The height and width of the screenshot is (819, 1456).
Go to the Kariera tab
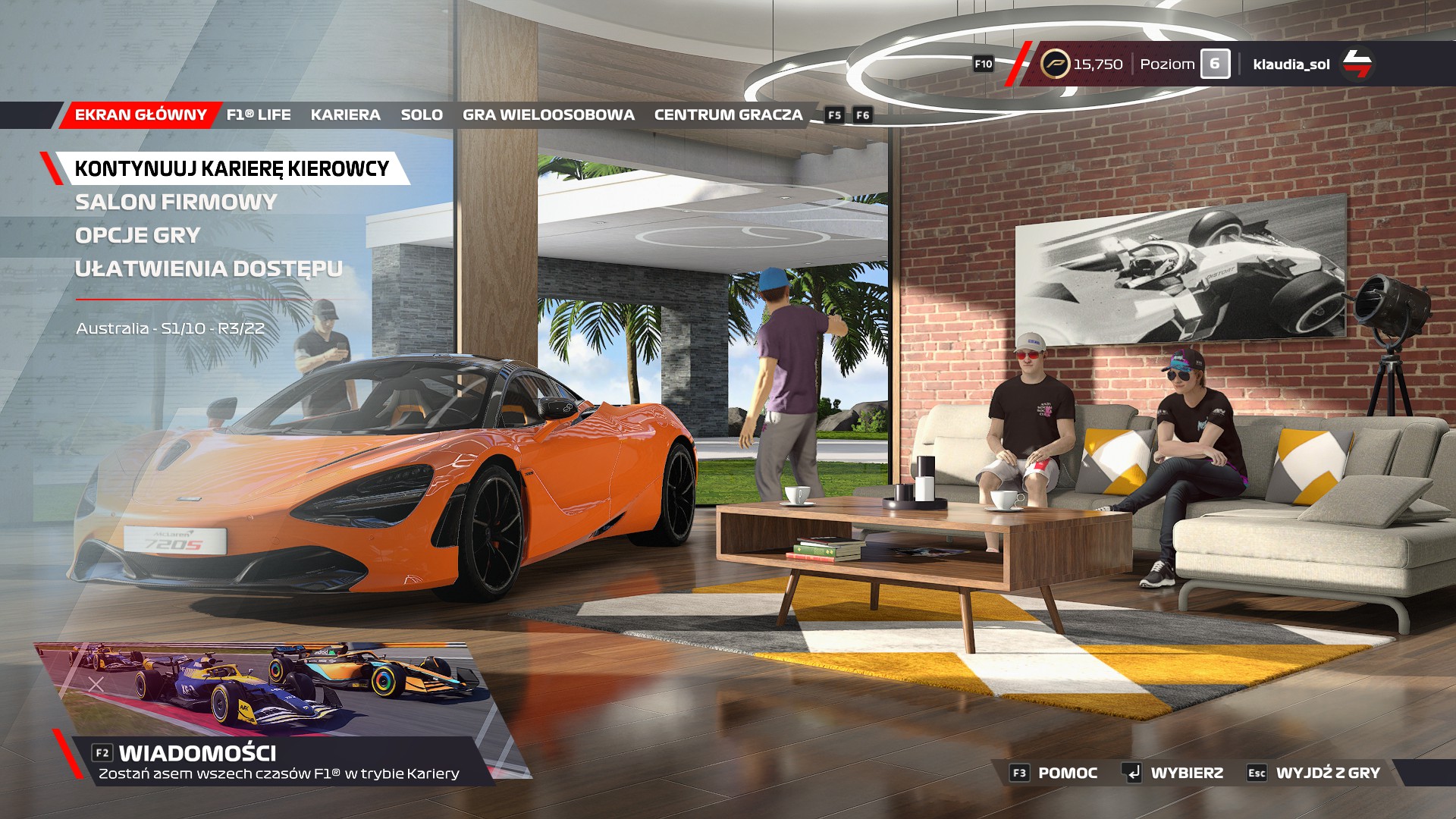pyautogui.click(x=345, y=115)
